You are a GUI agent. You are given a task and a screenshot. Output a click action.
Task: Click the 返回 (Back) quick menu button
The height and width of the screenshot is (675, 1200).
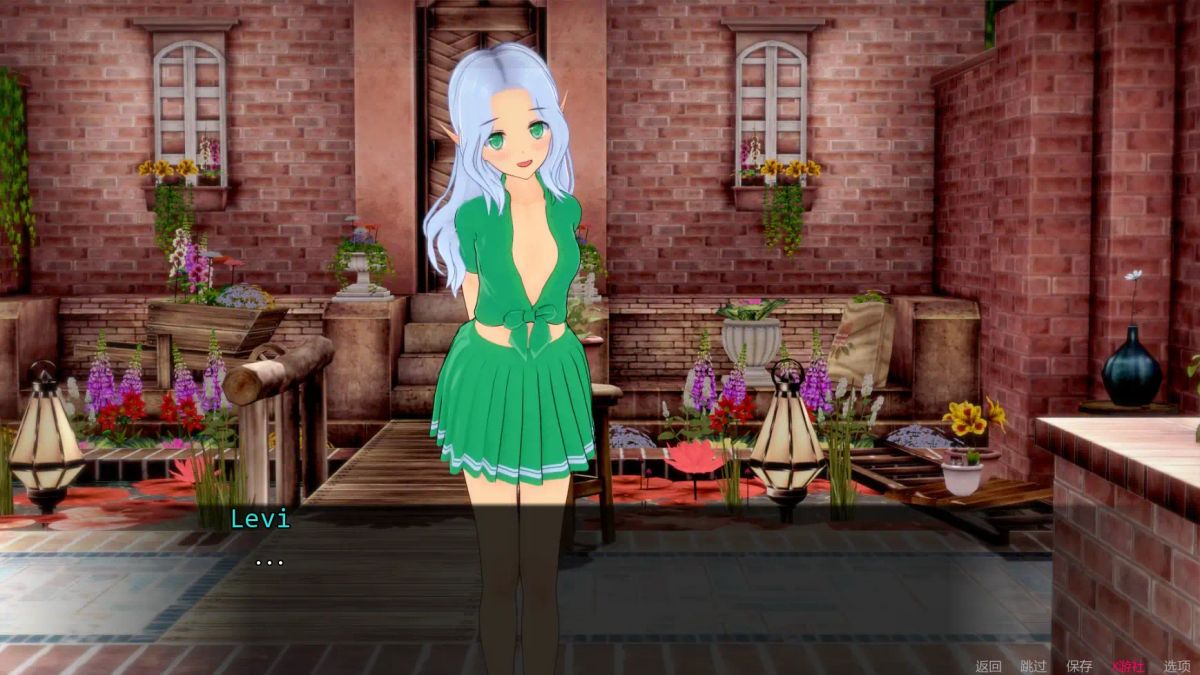pyautogui.click(x=988, y=666)
